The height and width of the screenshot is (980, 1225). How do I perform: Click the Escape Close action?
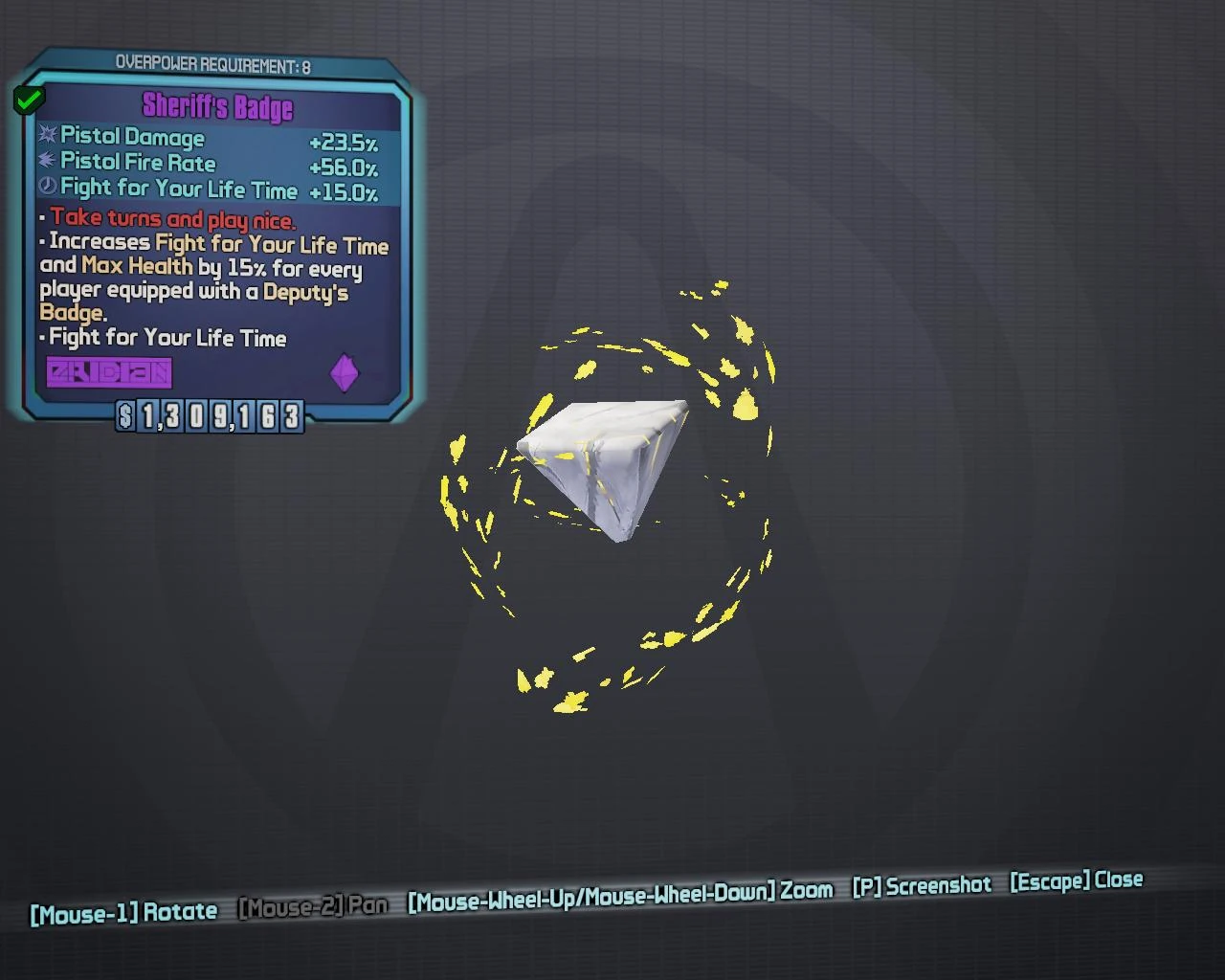tap(1077, 881)
